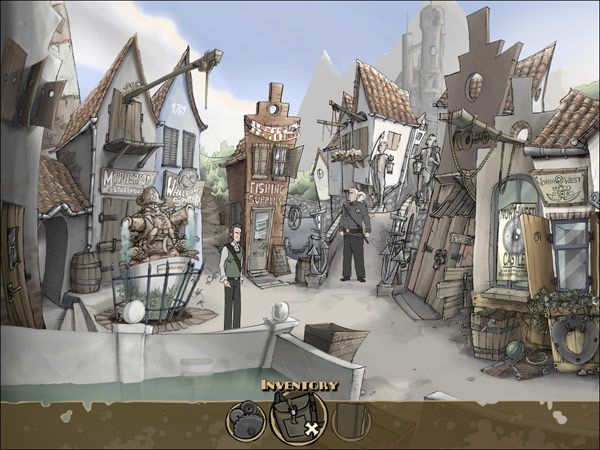Viewport: 600px width, 450px height.
Task: Open the notebook journal icon
Action: click(351, 421)
